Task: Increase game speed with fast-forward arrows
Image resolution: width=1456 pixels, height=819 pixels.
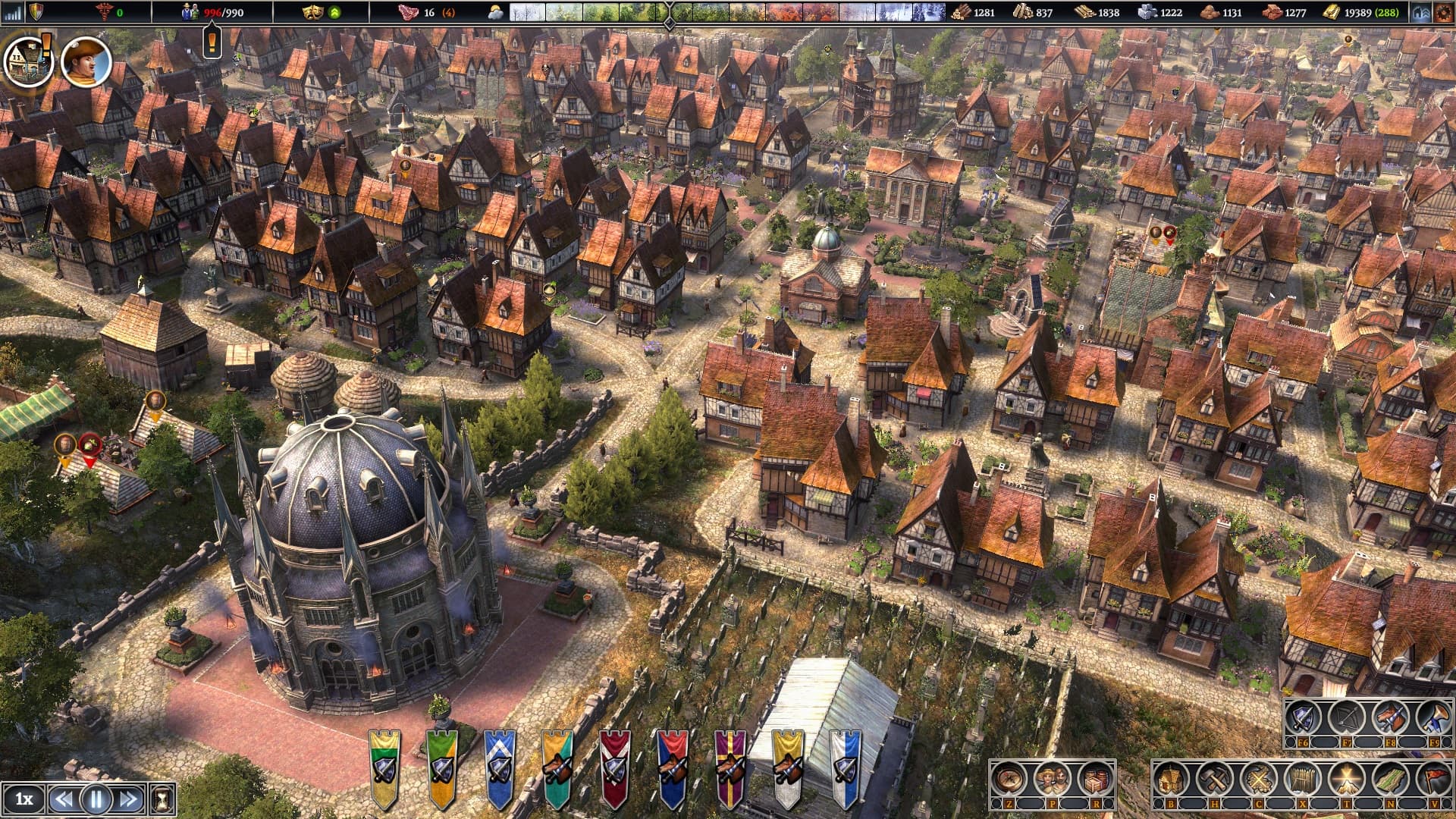Action: coord(128,799)
